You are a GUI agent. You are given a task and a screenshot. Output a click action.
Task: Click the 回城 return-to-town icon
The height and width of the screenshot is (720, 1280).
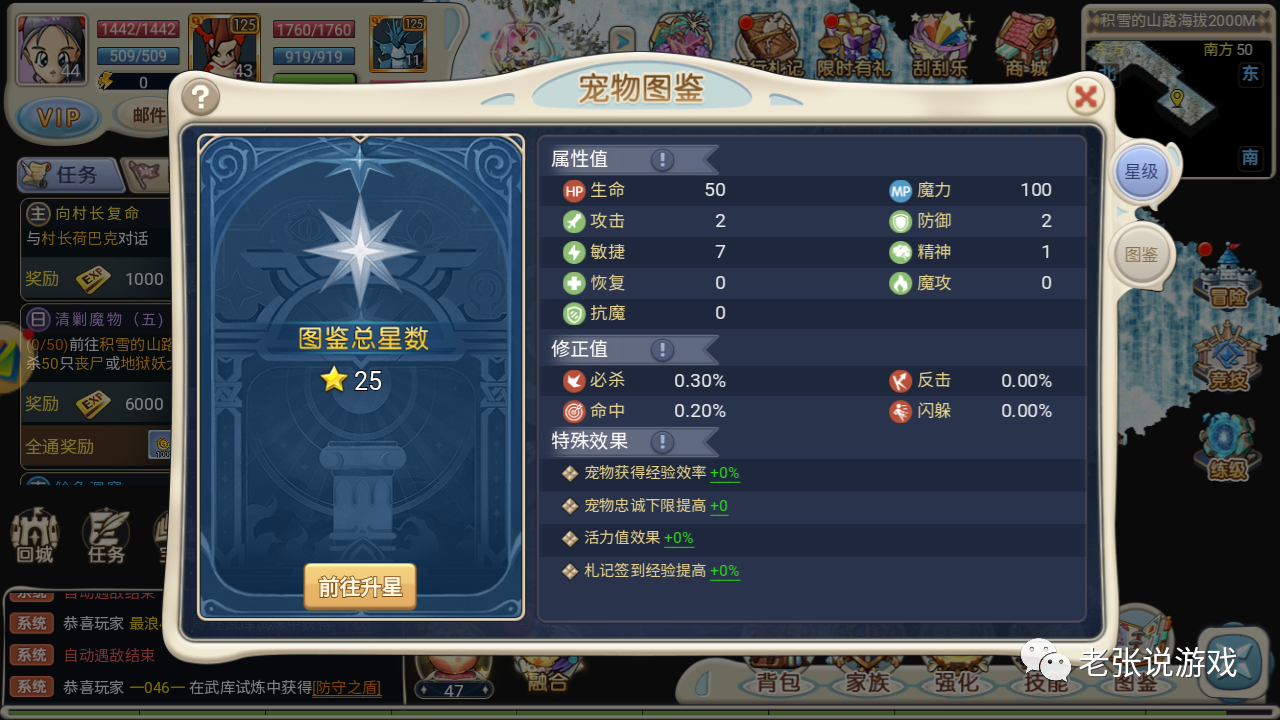[34, 537]
